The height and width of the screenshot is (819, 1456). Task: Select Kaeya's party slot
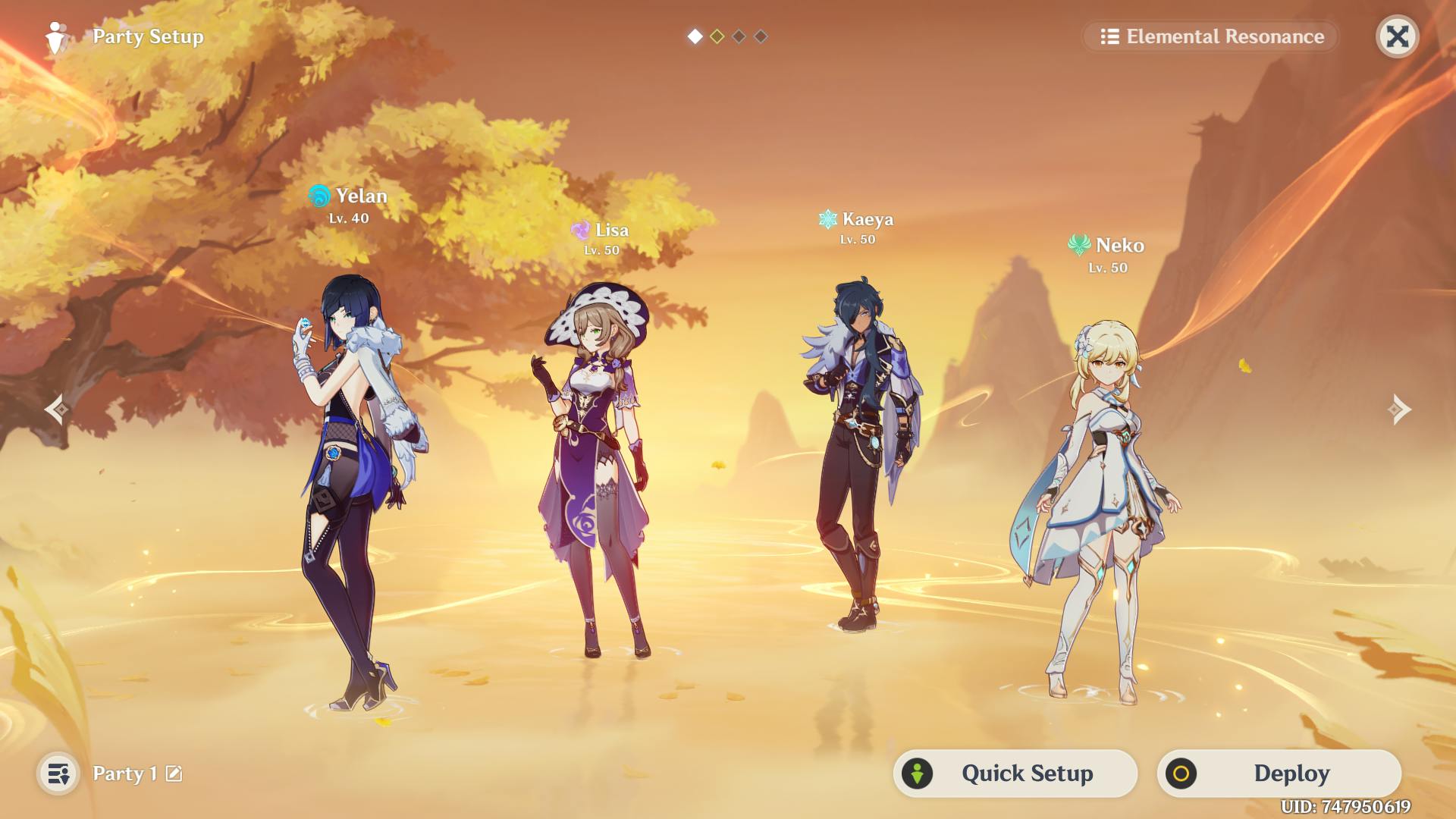[x=861, y=455]
